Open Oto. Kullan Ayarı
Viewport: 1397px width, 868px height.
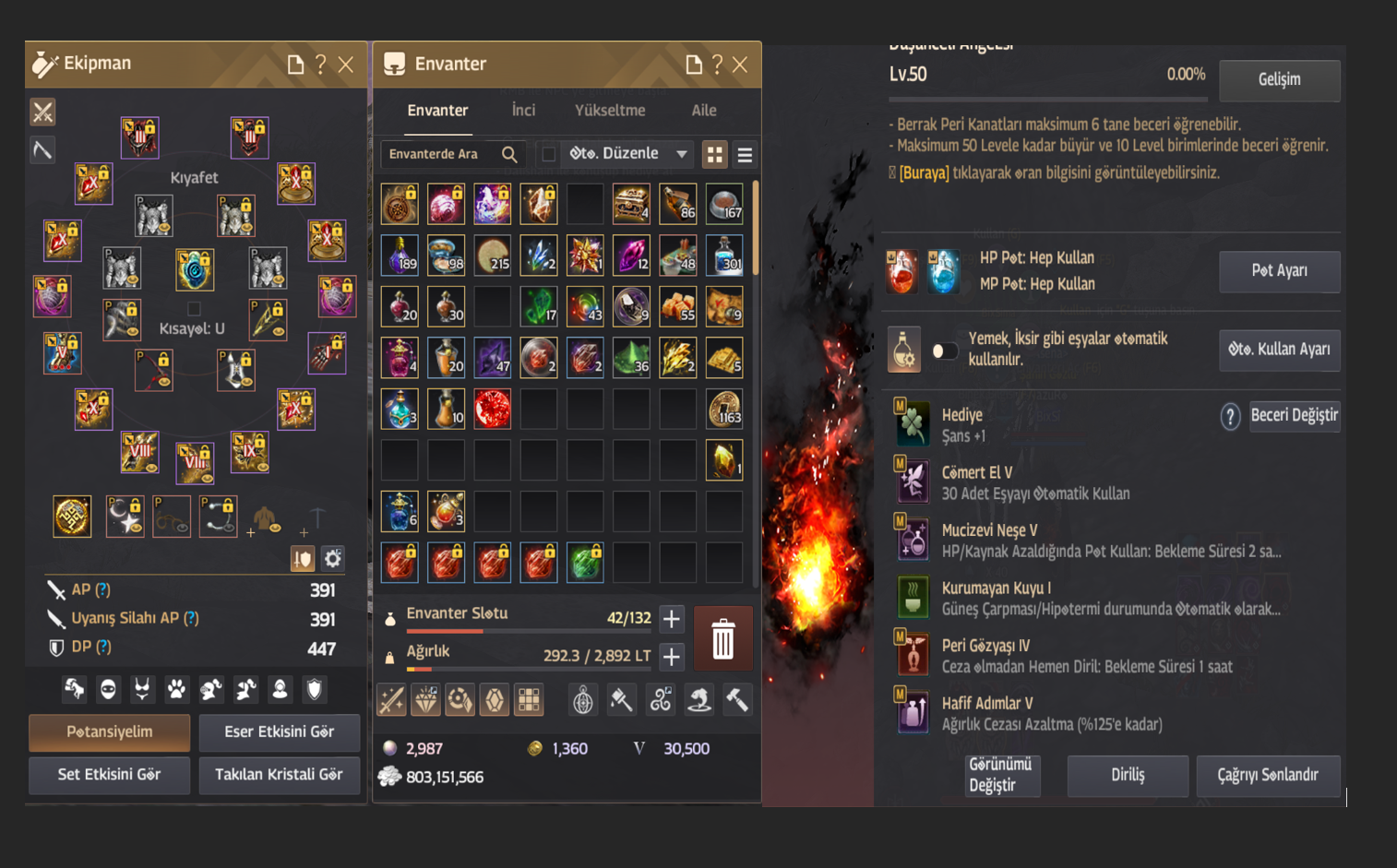point(1279,350)
